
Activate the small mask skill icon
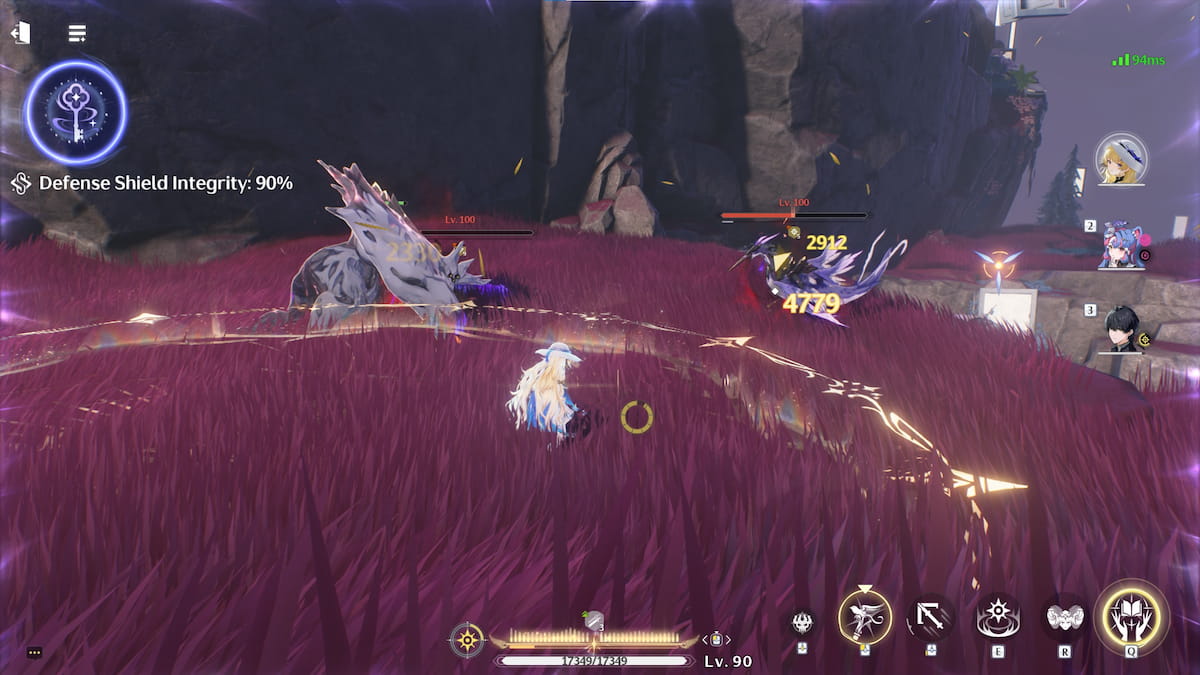tap(802, 622)
